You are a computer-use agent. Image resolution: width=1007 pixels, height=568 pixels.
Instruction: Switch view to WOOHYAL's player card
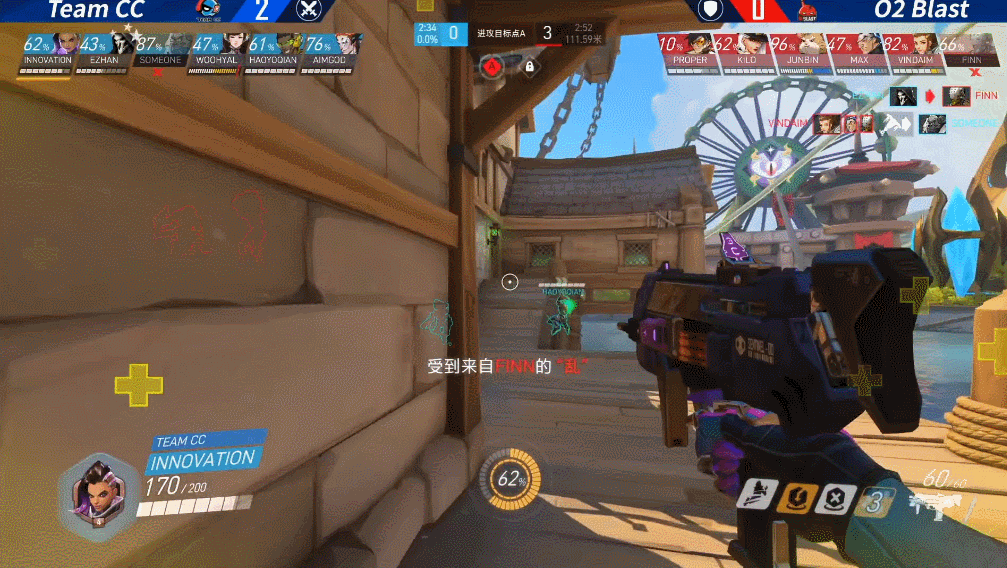tap(217, 49)
